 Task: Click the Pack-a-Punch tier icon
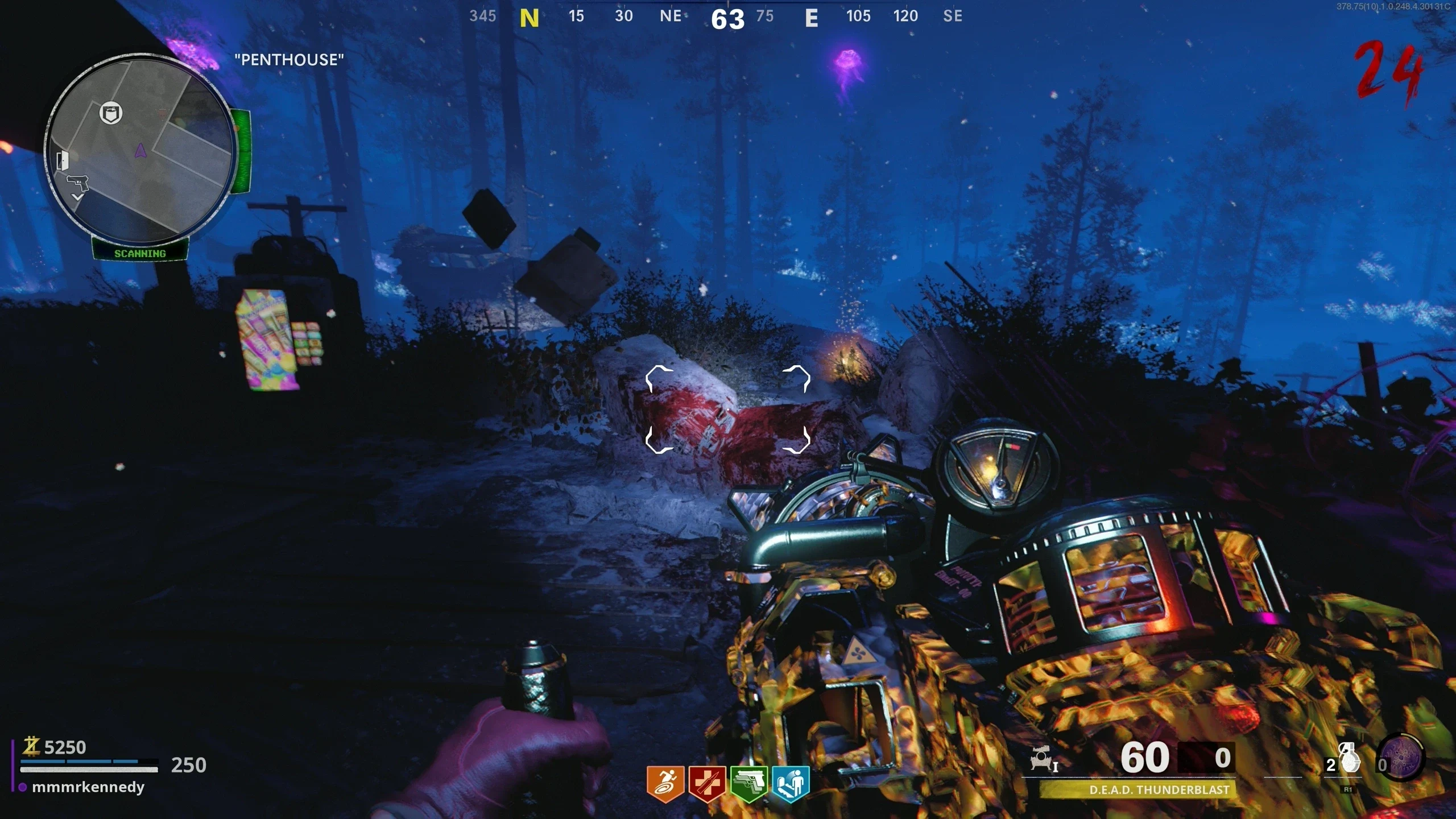pos(1043,759)
